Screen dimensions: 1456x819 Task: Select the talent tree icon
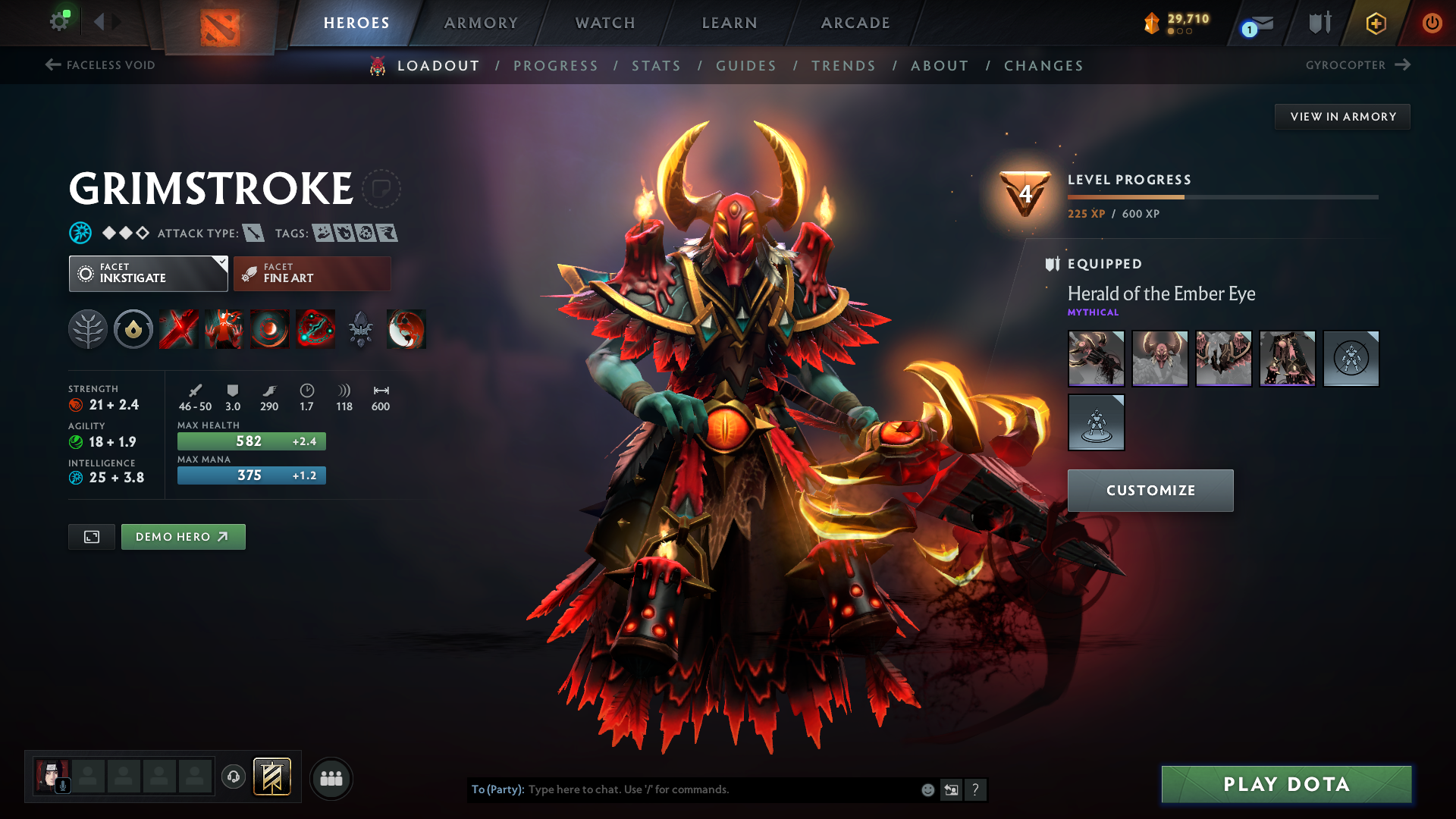click(88, 329)
